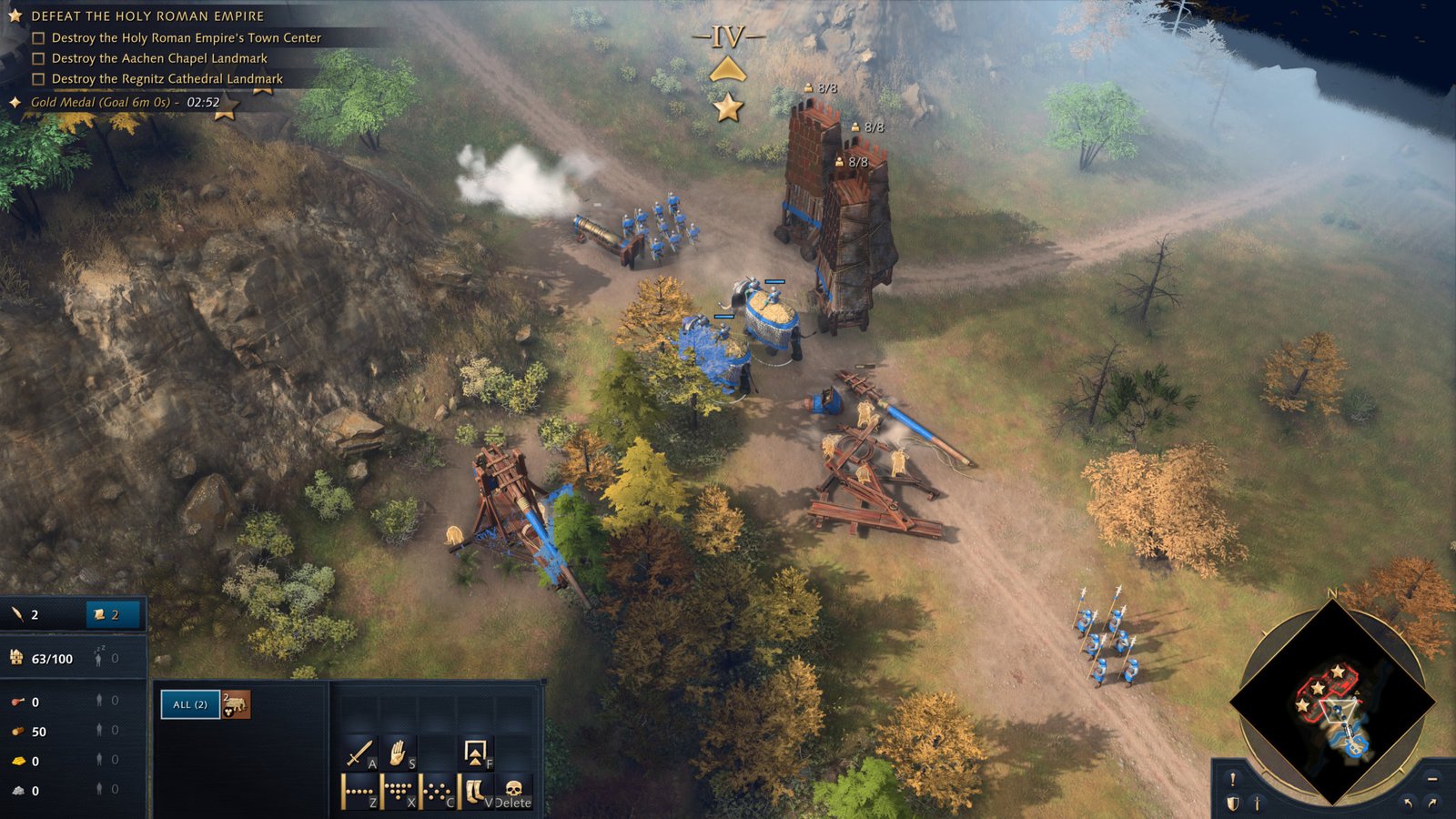Click the minimap minus zoom button
The height and width of the screenshot is (819, 1456).
(1432, 780)
